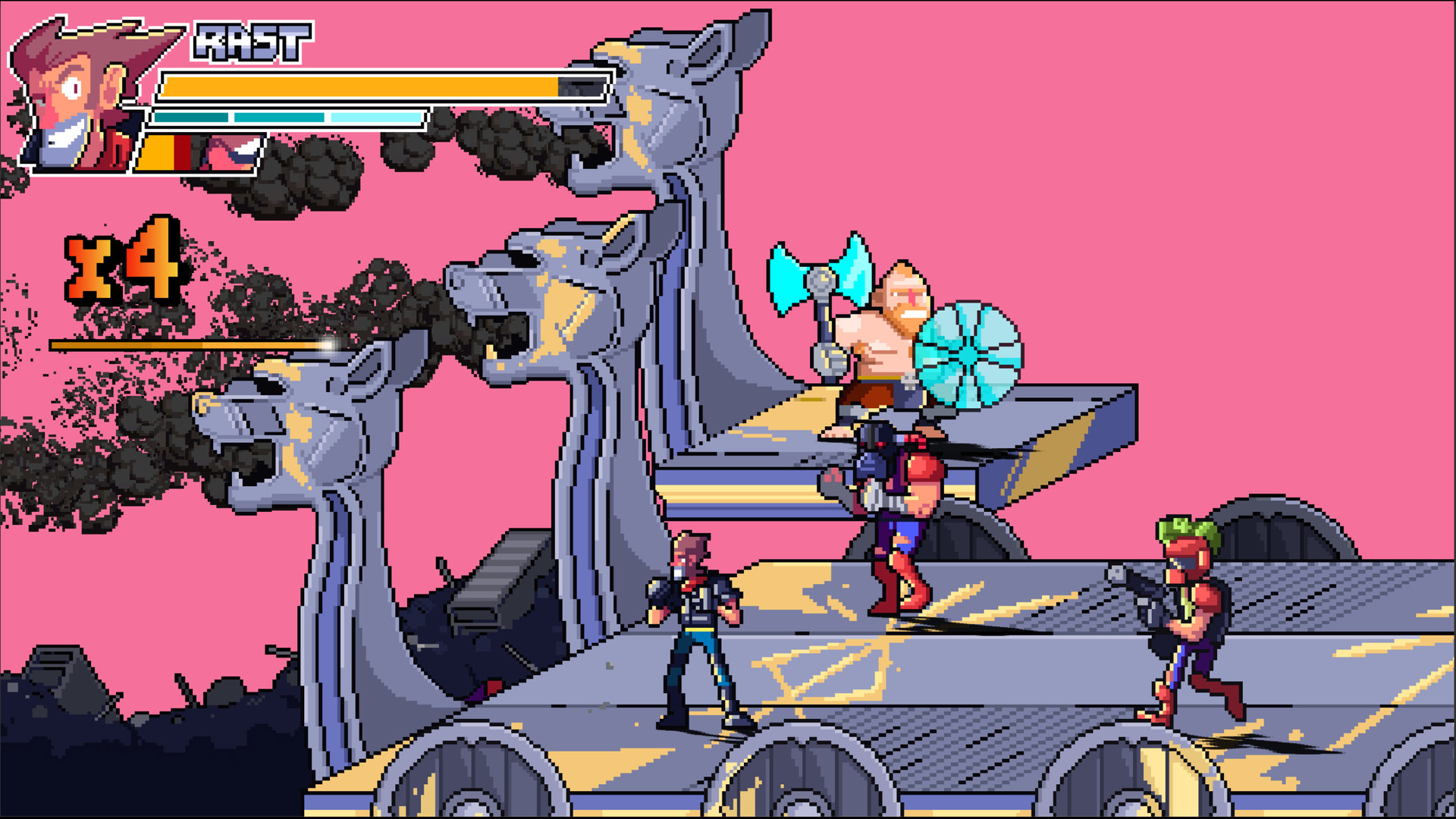Click the x4 combo multiplier
The width and height of the screenshot is (1456, 819).
point(121,265)
